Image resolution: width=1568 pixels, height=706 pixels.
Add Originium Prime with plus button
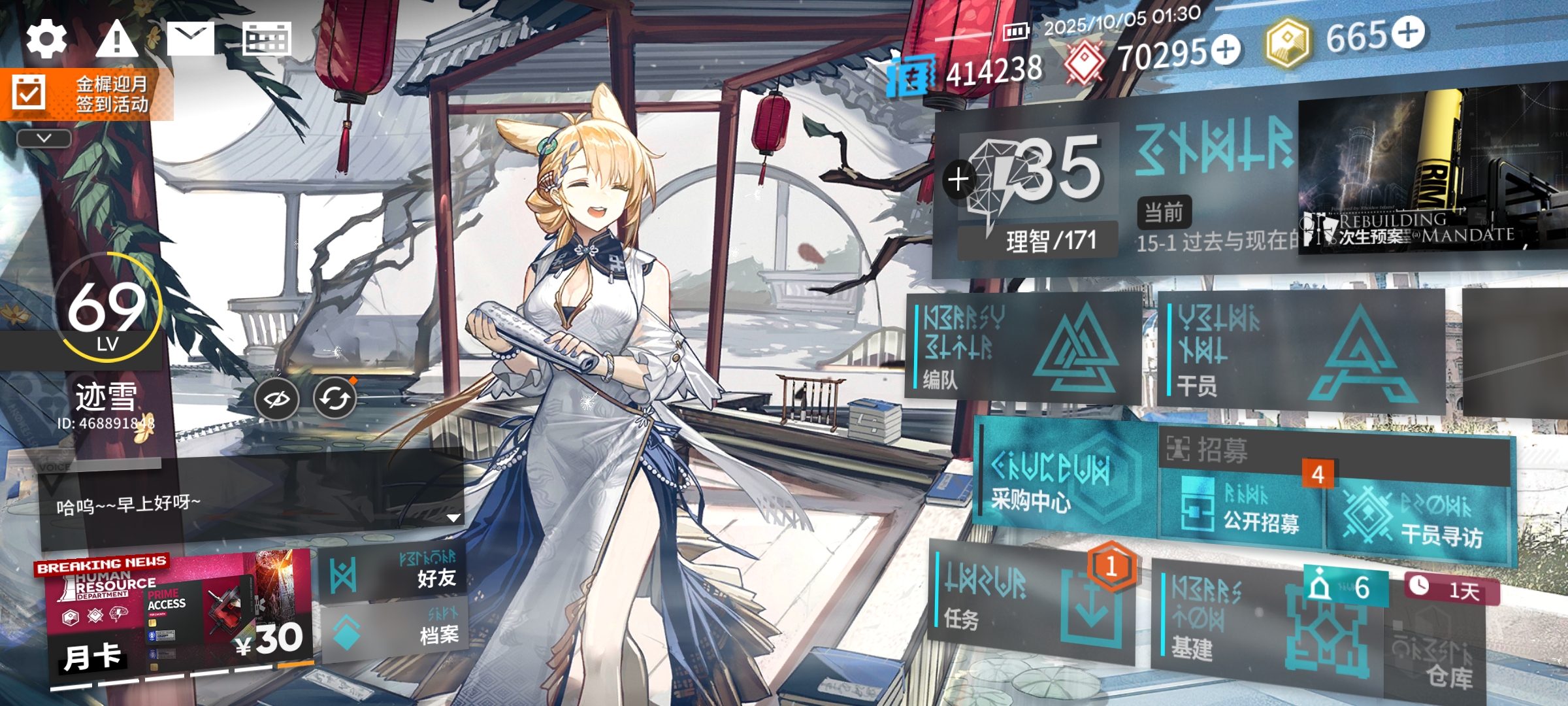pos(1409,33)
